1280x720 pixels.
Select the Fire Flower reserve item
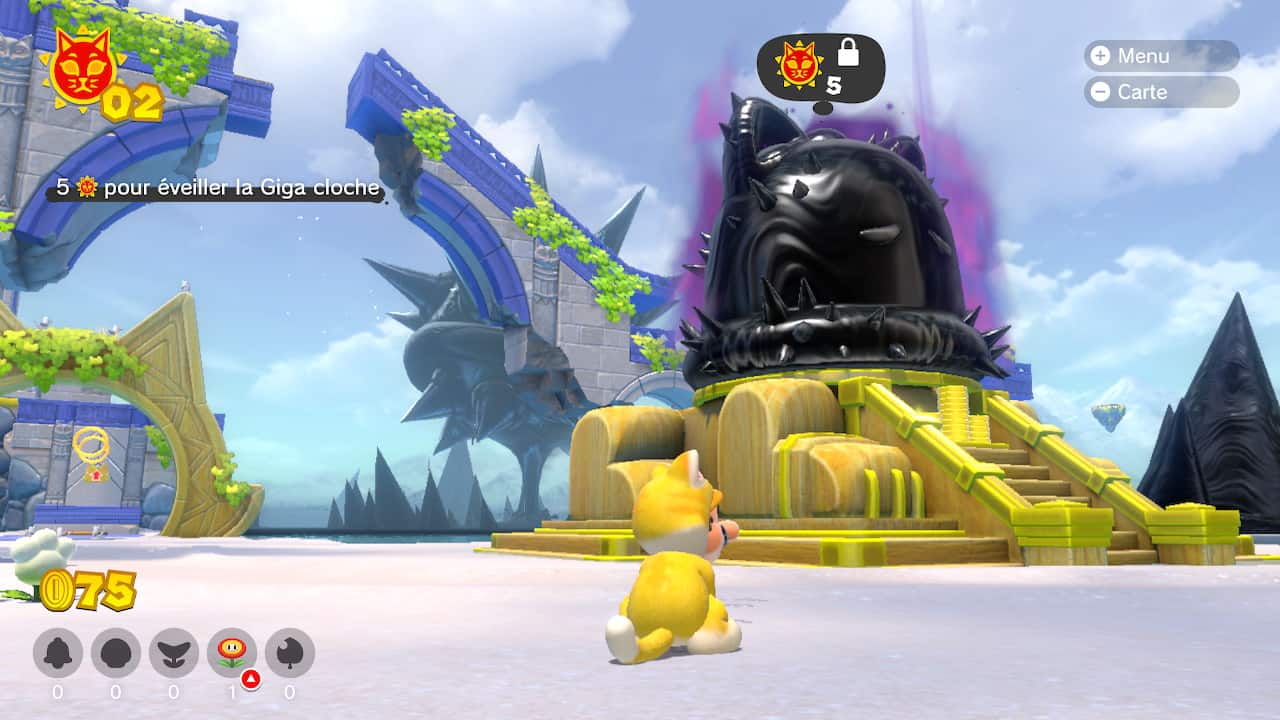click(232, 653)
